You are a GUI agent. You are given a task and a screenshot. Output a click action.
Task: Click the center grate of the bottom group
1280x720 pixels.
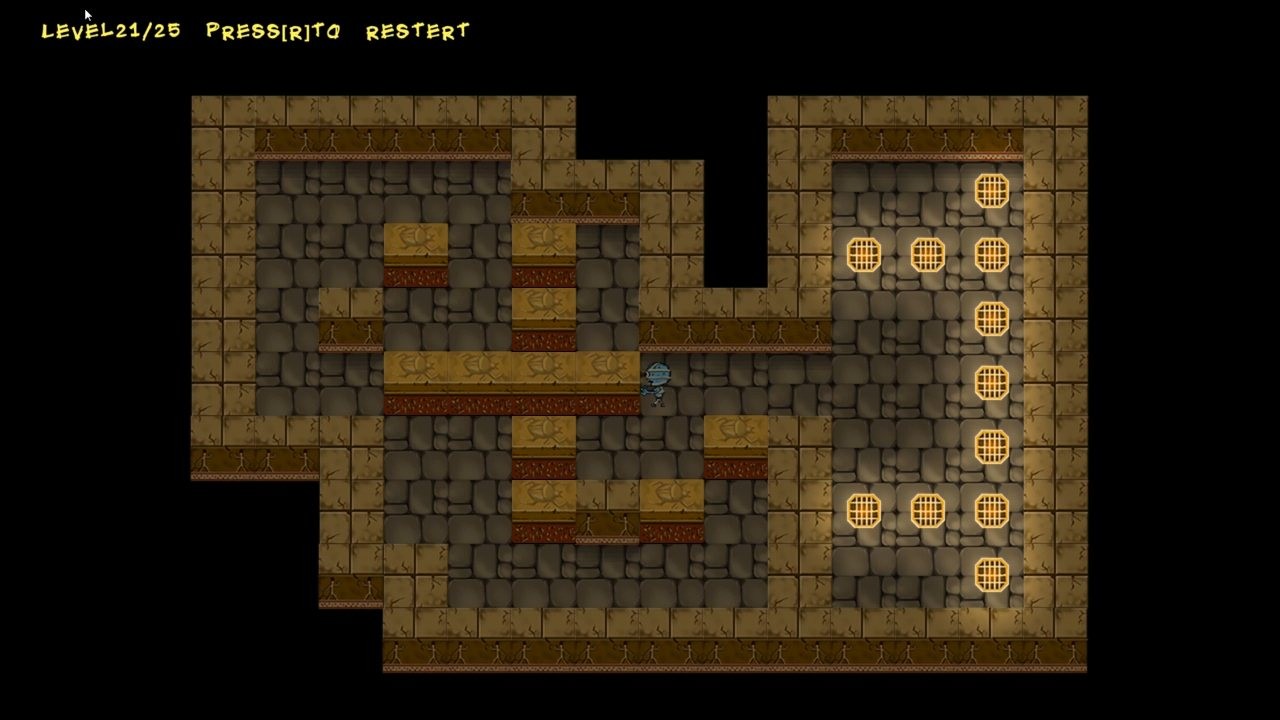point(927,510)
